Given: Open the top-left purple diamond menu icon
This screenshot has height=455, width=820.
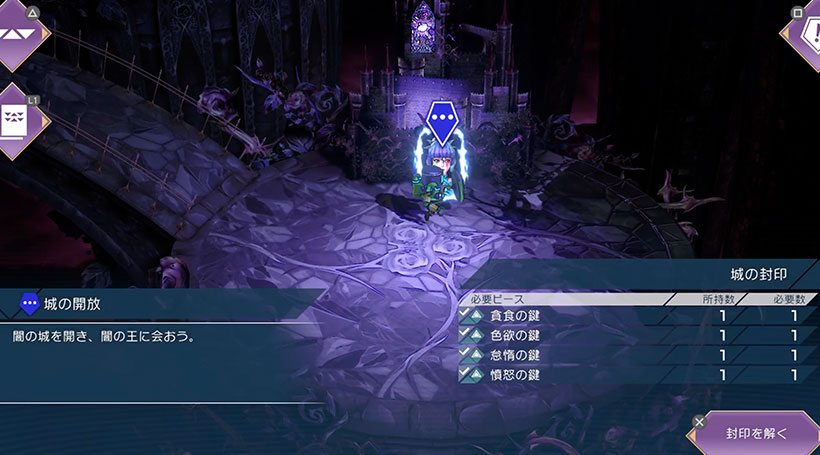Looking at the screenshot, I should 18,33.
